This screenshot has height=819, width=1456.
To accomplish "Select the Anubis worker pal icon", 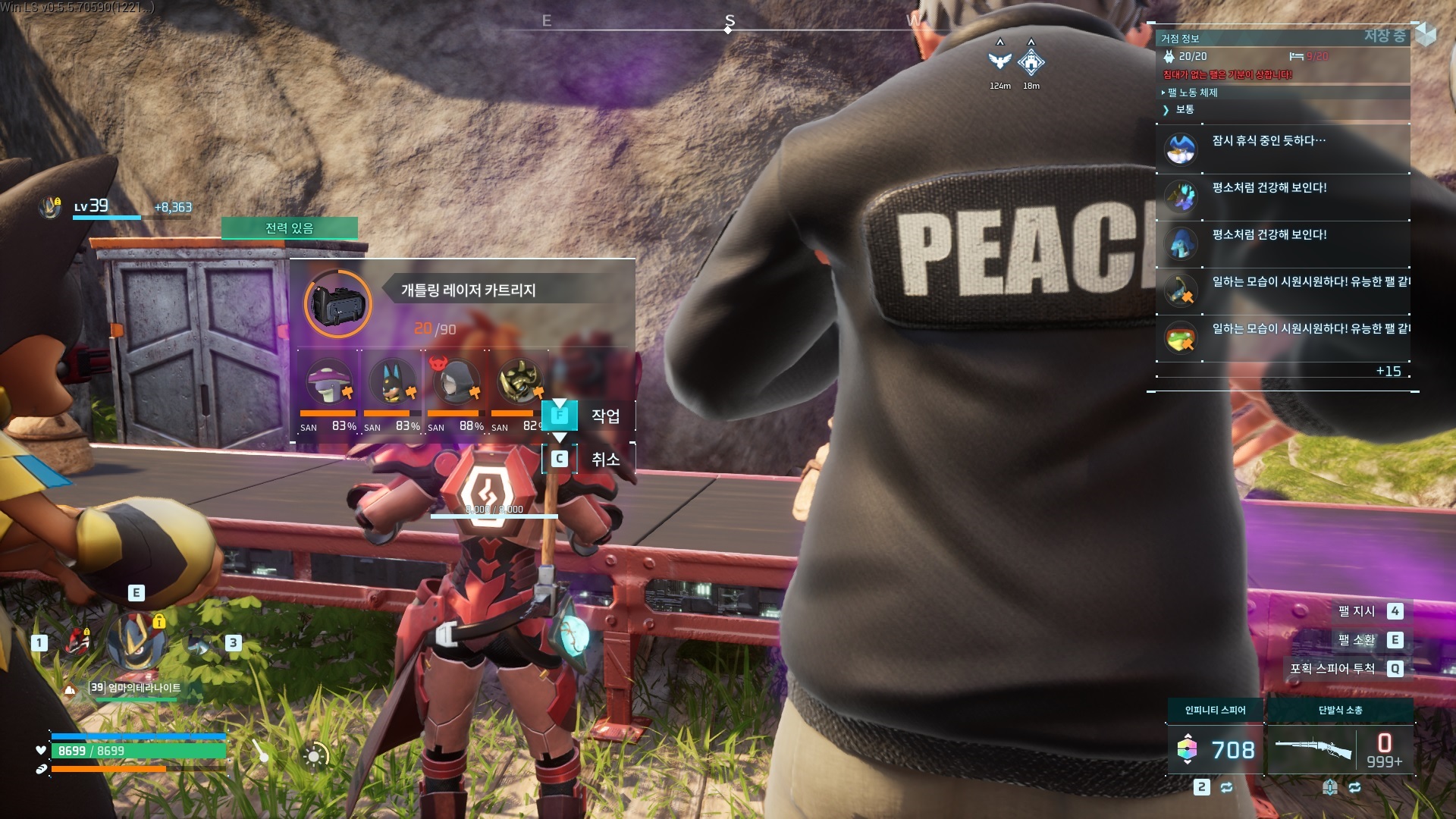I will [x=392, y=381].
